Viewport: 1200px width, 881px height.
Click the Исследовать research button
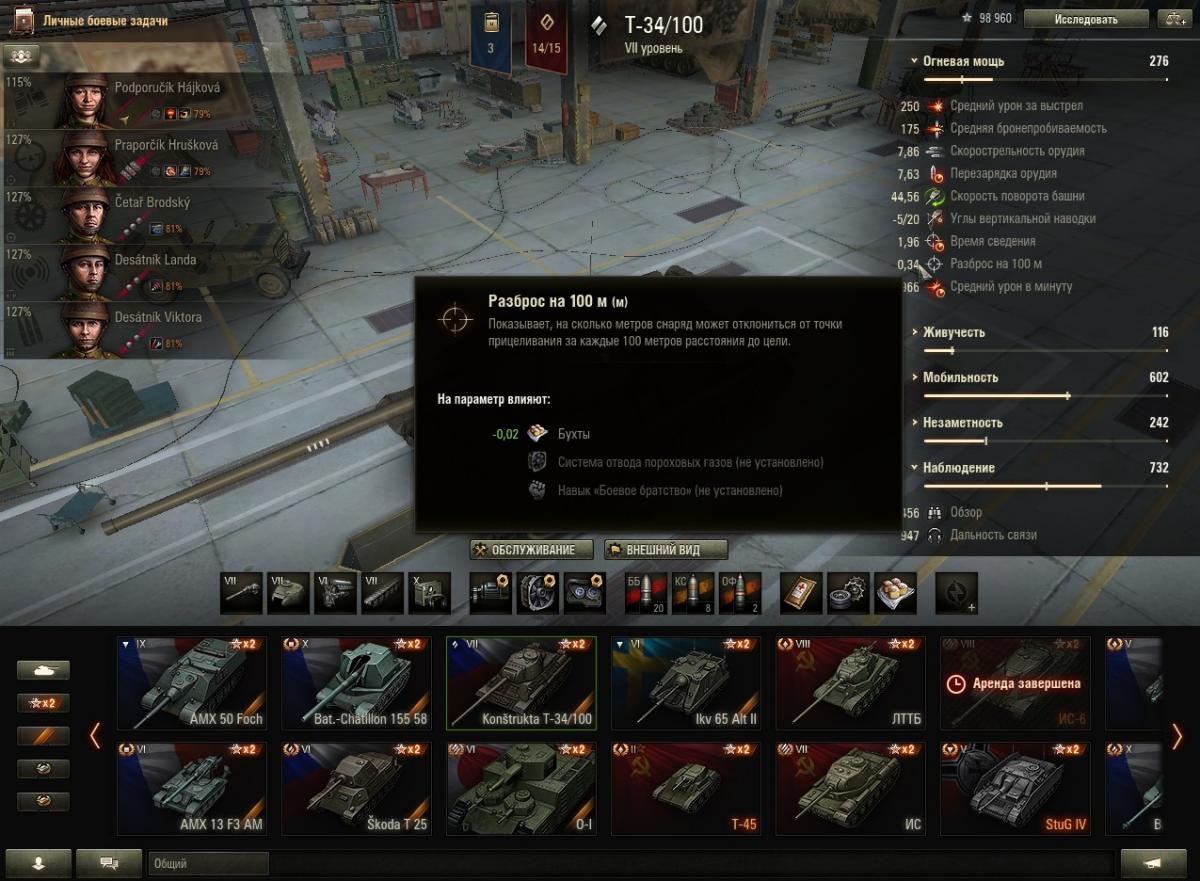[1086, 19]
